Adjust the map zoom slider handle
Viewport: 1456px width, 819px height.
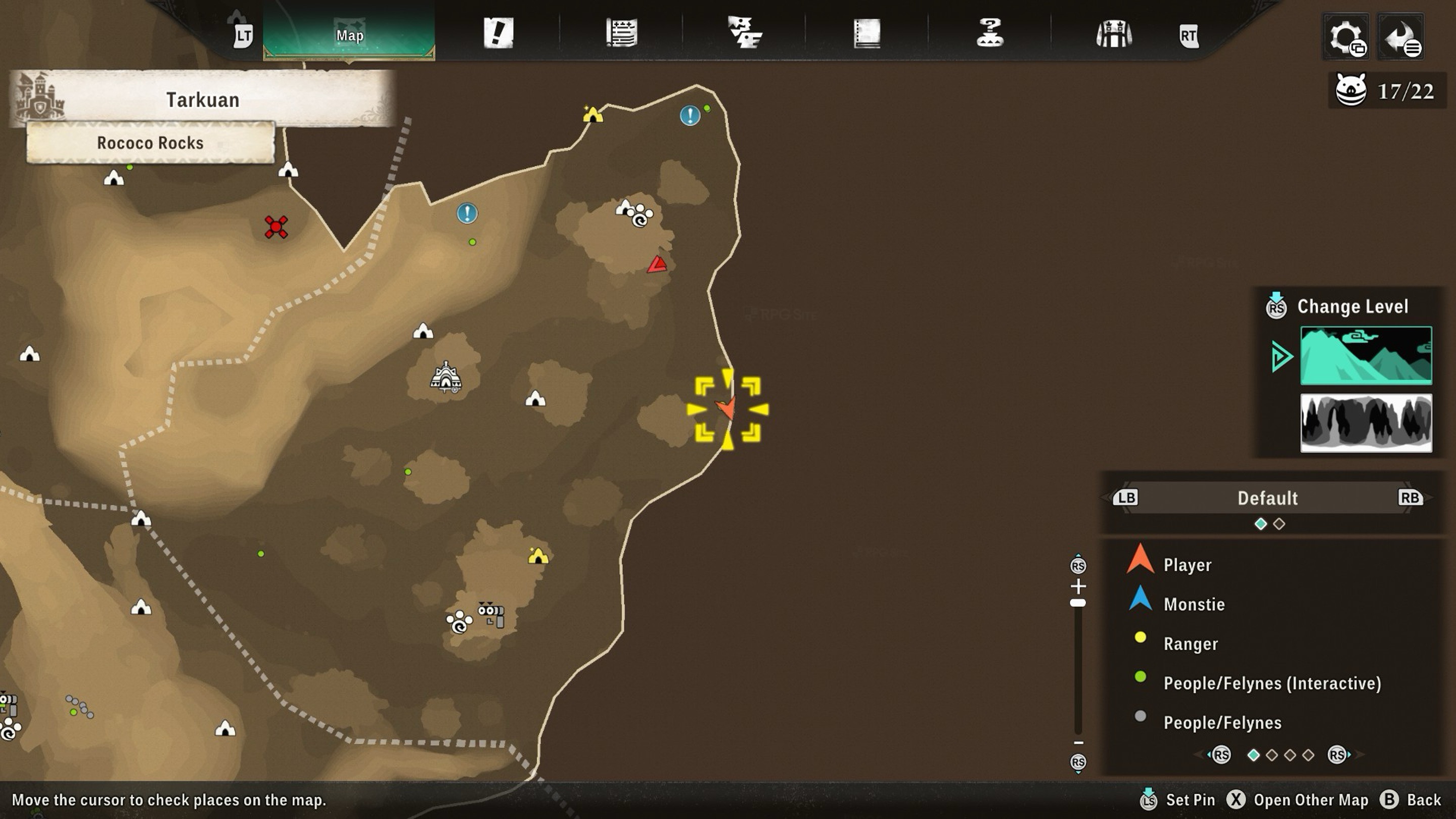click(x=1078, y=603)
